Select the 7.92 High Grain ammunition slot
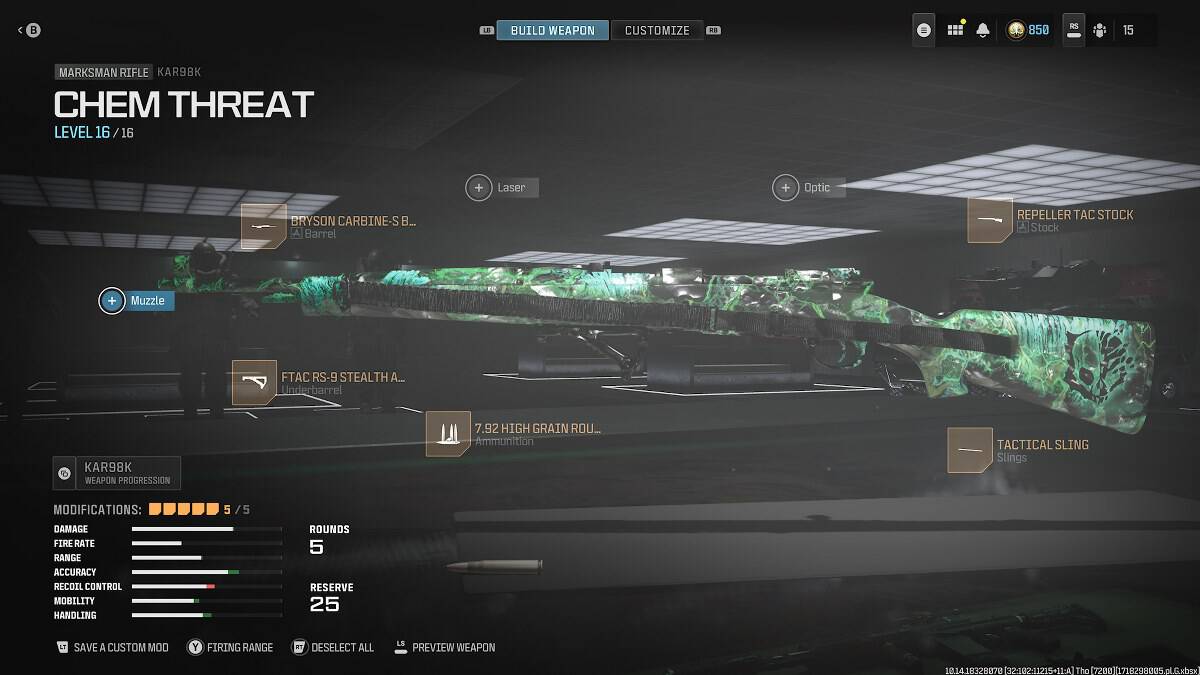 [x=448, y=434]
